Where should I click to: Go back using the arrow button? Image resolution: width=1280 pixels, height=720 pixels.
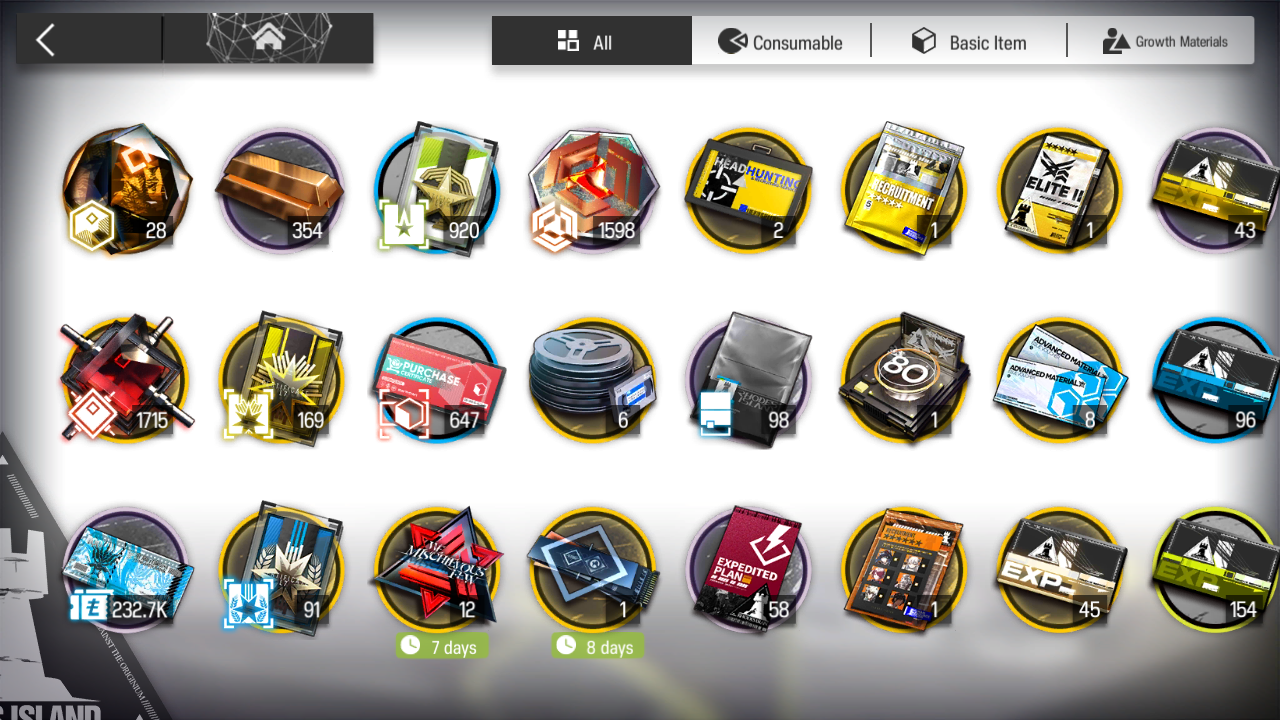click(x=46, y=40)
